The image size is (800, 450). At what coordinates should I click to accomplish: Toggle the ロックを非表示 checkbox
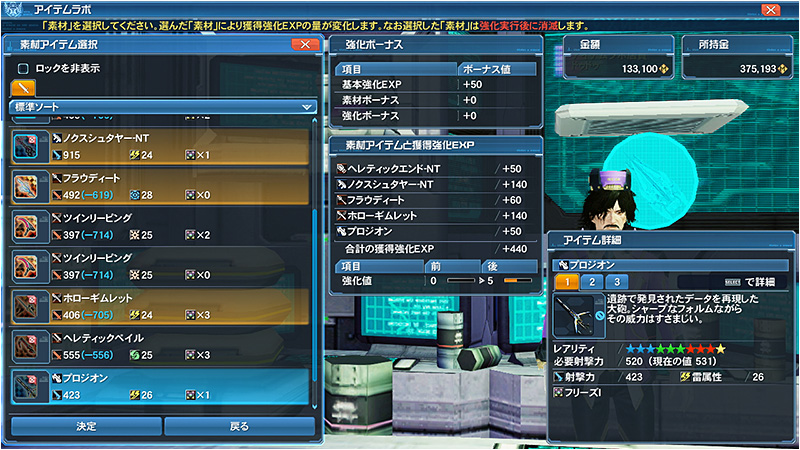(23, 68)
